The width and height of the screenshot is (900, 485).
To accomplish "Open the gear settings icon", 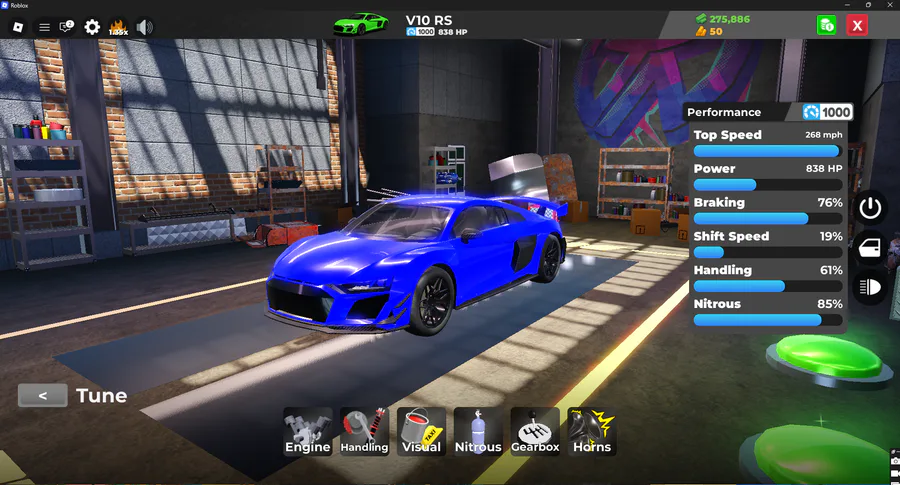I will pyautogui.click(x=92, y=27).
